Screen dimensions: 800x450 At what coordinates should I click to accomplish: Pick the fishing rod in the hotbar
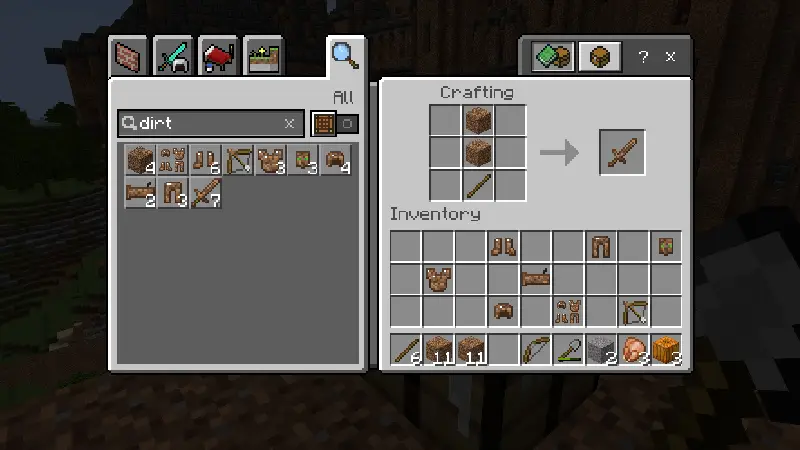pos(569,350)
